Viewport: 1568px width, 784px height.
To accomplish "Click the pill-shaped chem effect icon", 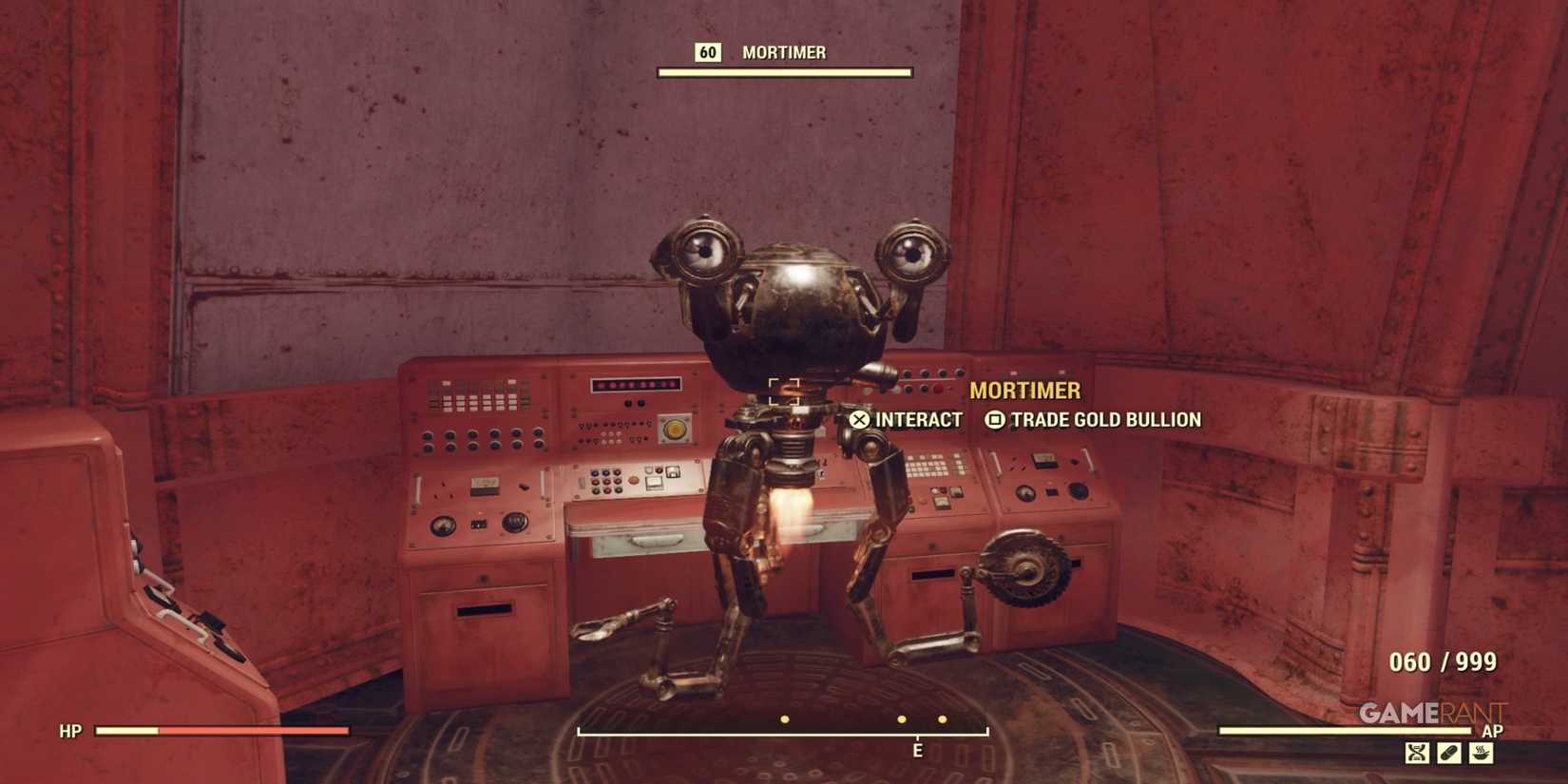I will (x=1448, y=752).
